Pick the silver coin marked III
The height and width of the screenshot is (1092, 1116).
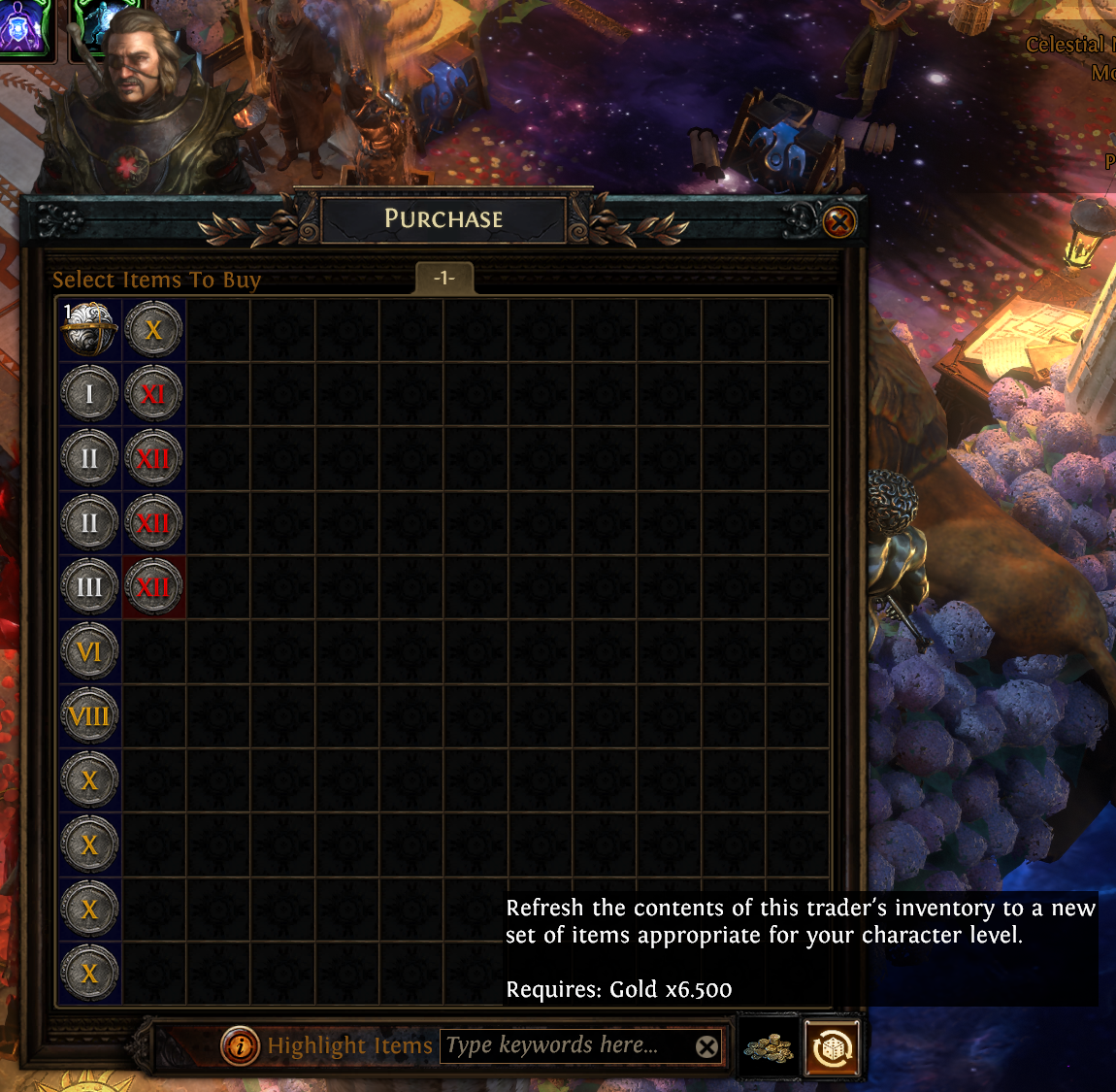point(89,587)
